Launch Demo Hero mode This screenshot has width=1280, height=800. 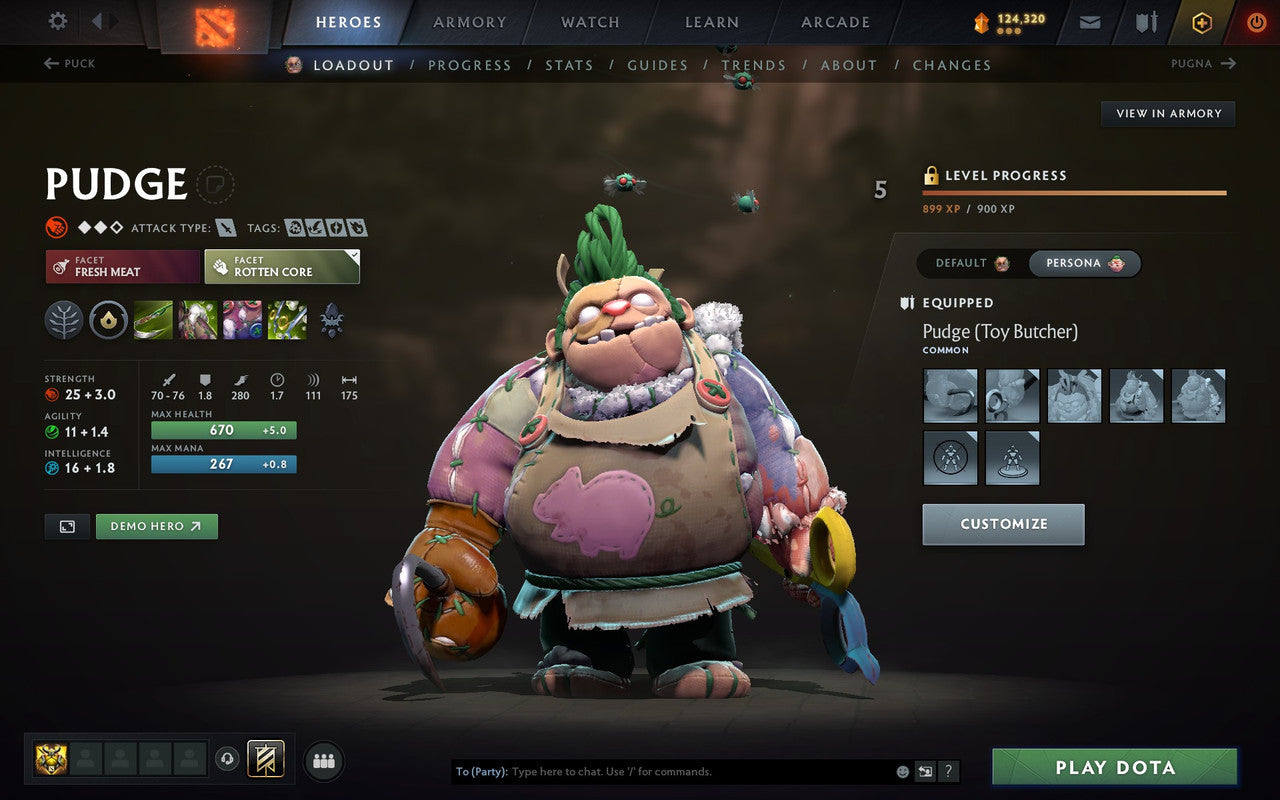[156, 526]
